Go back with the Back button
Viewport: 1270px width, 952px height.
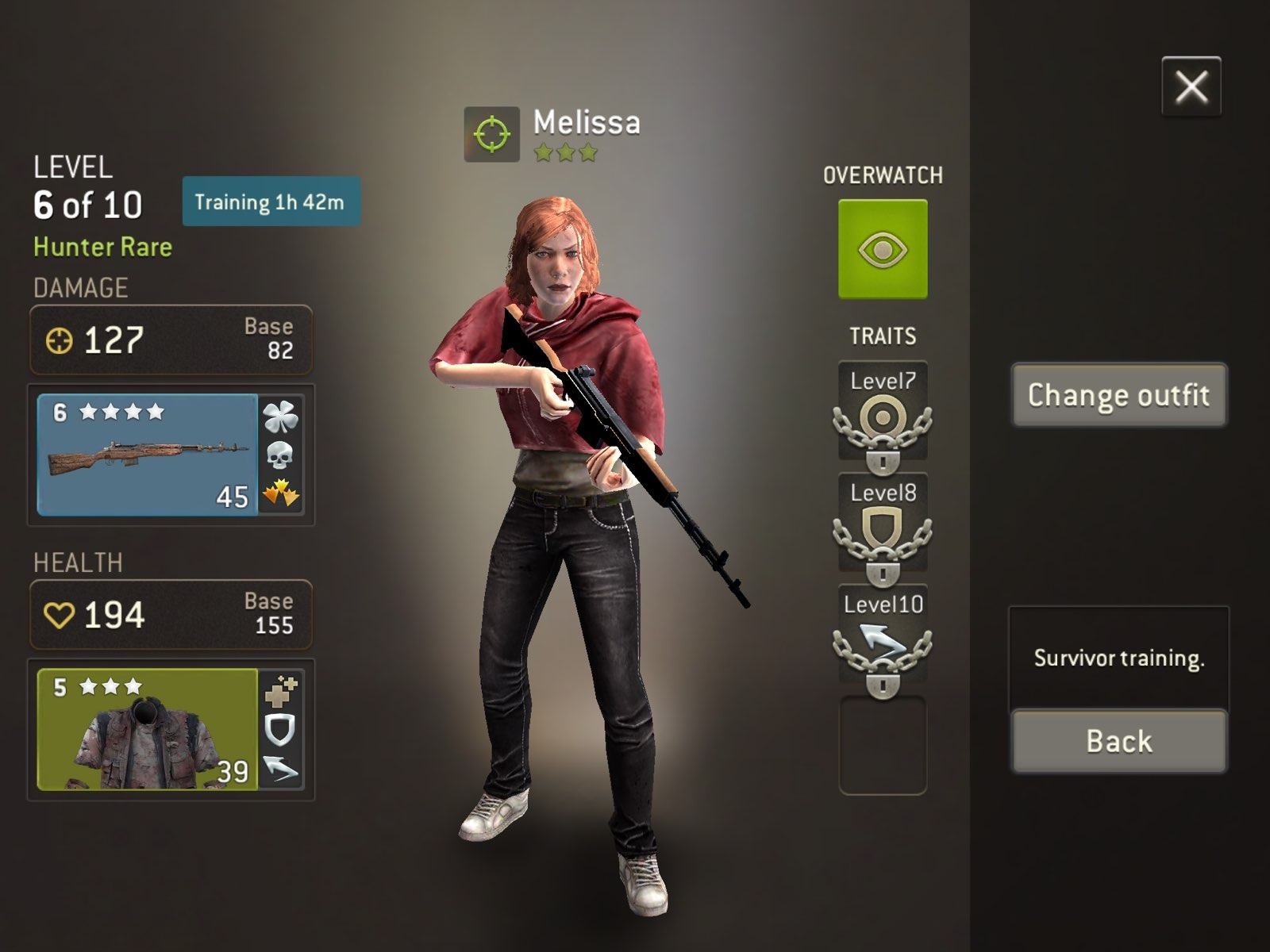click(1118, 741)
